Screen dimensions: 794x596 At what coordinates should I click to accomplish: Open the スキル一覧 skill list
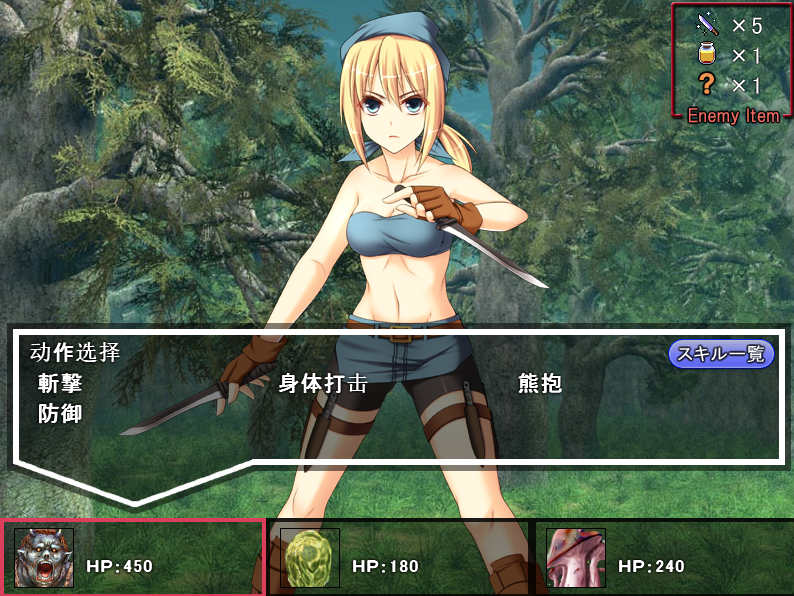[x=721, y=353]
